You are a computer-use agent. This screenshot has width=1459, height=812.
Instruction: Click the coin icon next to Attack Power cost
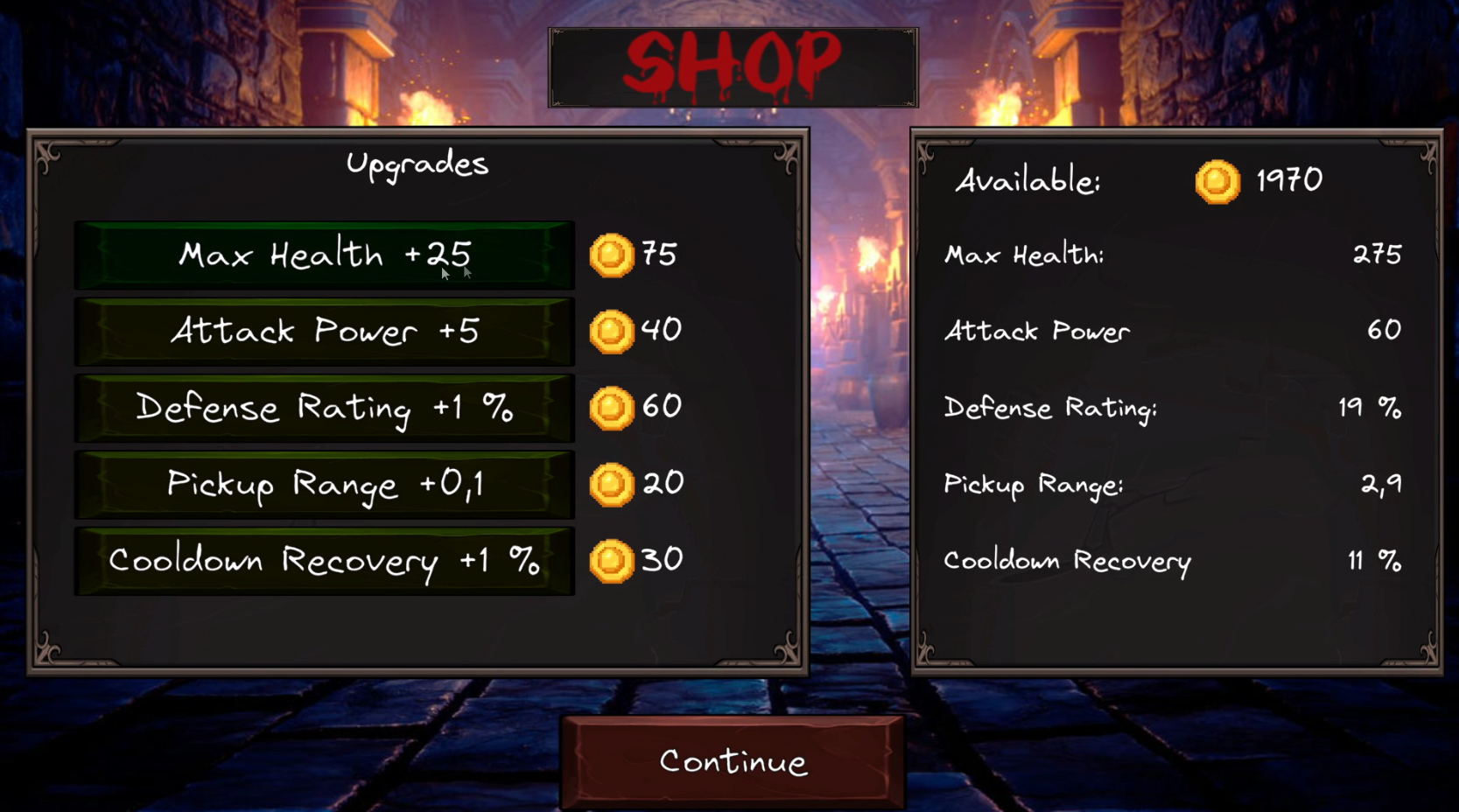[613, 331]
